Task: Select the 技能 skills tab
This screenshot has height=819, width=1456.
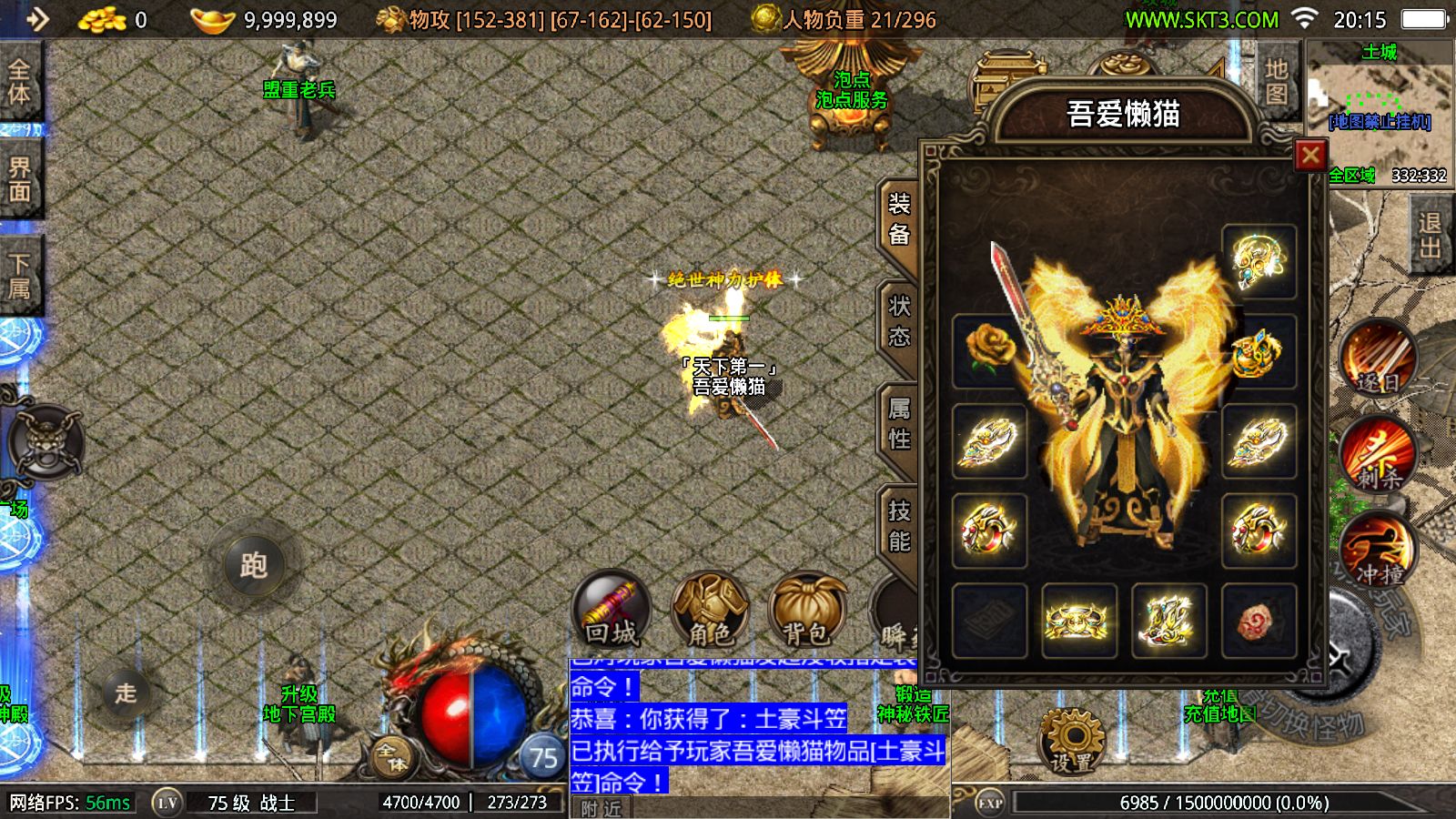Action: [x=899, y=526]
